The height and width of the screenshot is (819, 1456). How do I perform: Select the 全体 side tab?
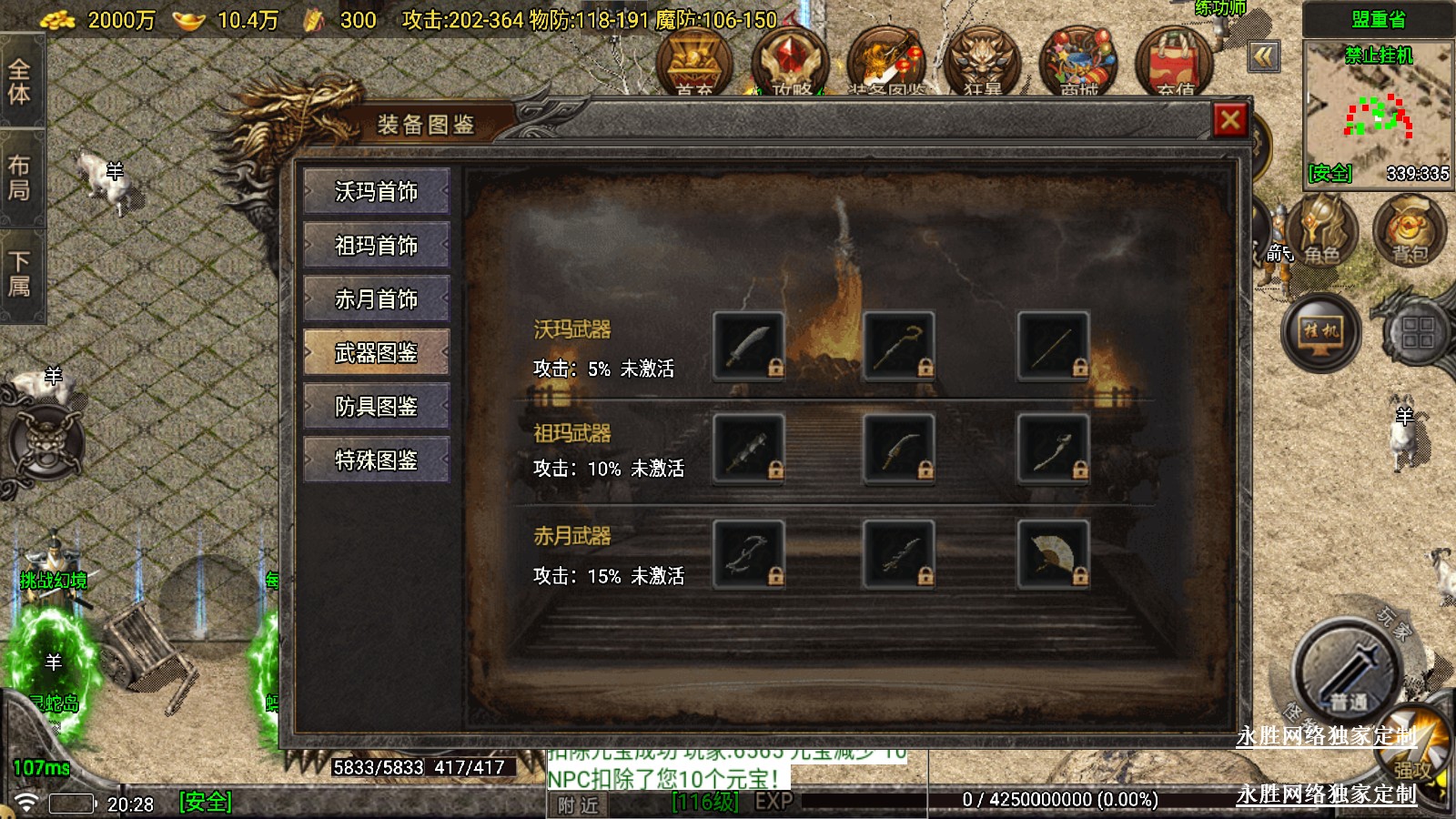(20, 82)
